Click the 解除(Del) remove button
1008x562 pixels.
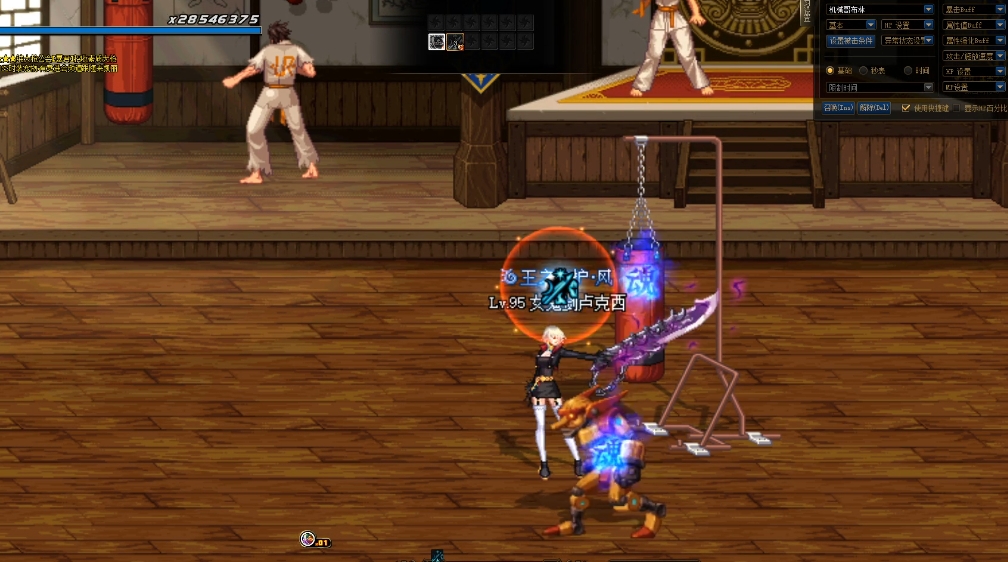(x=874, y=108)
